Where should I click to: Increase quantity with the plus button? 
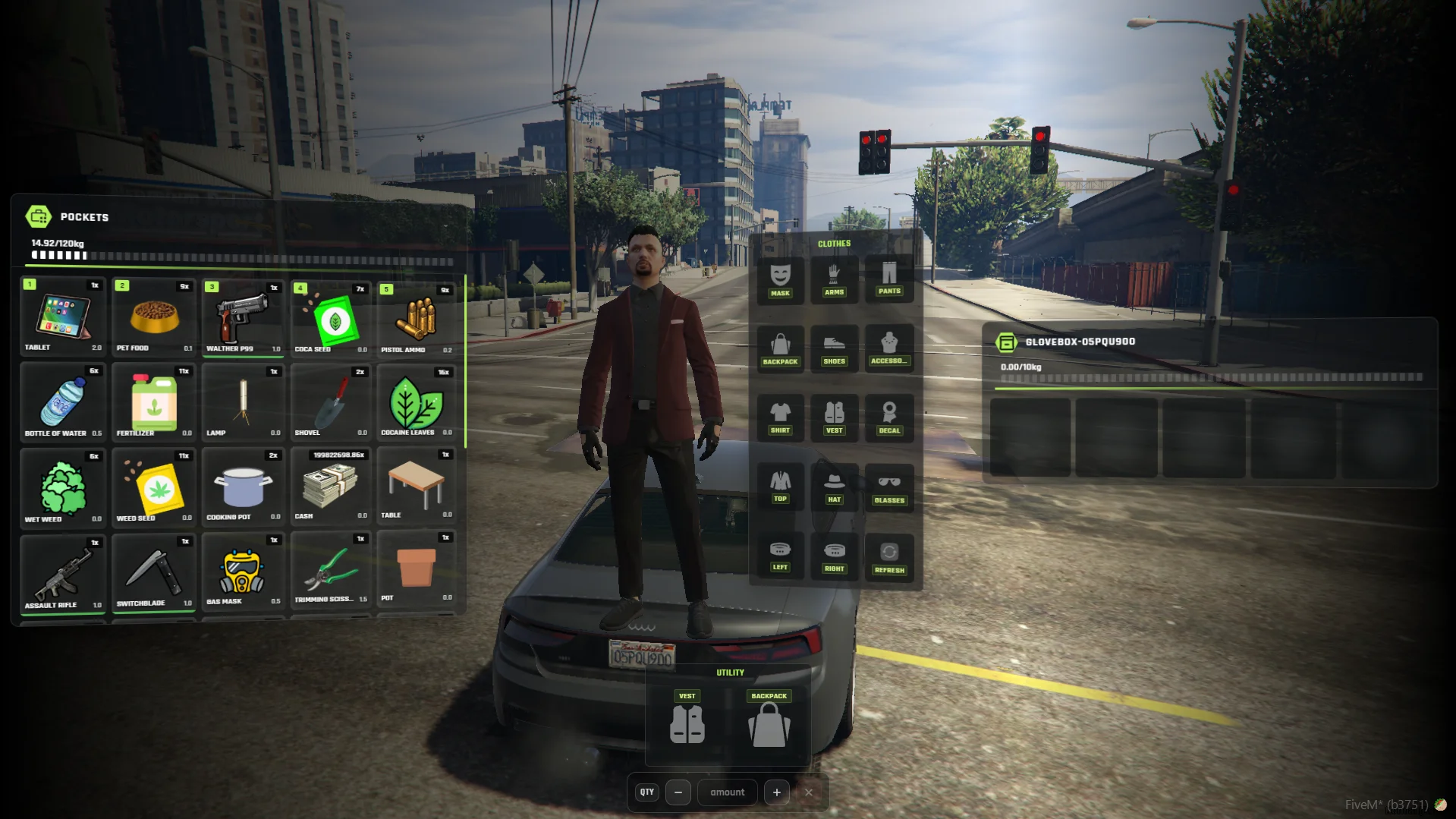[x=776, y=792]
